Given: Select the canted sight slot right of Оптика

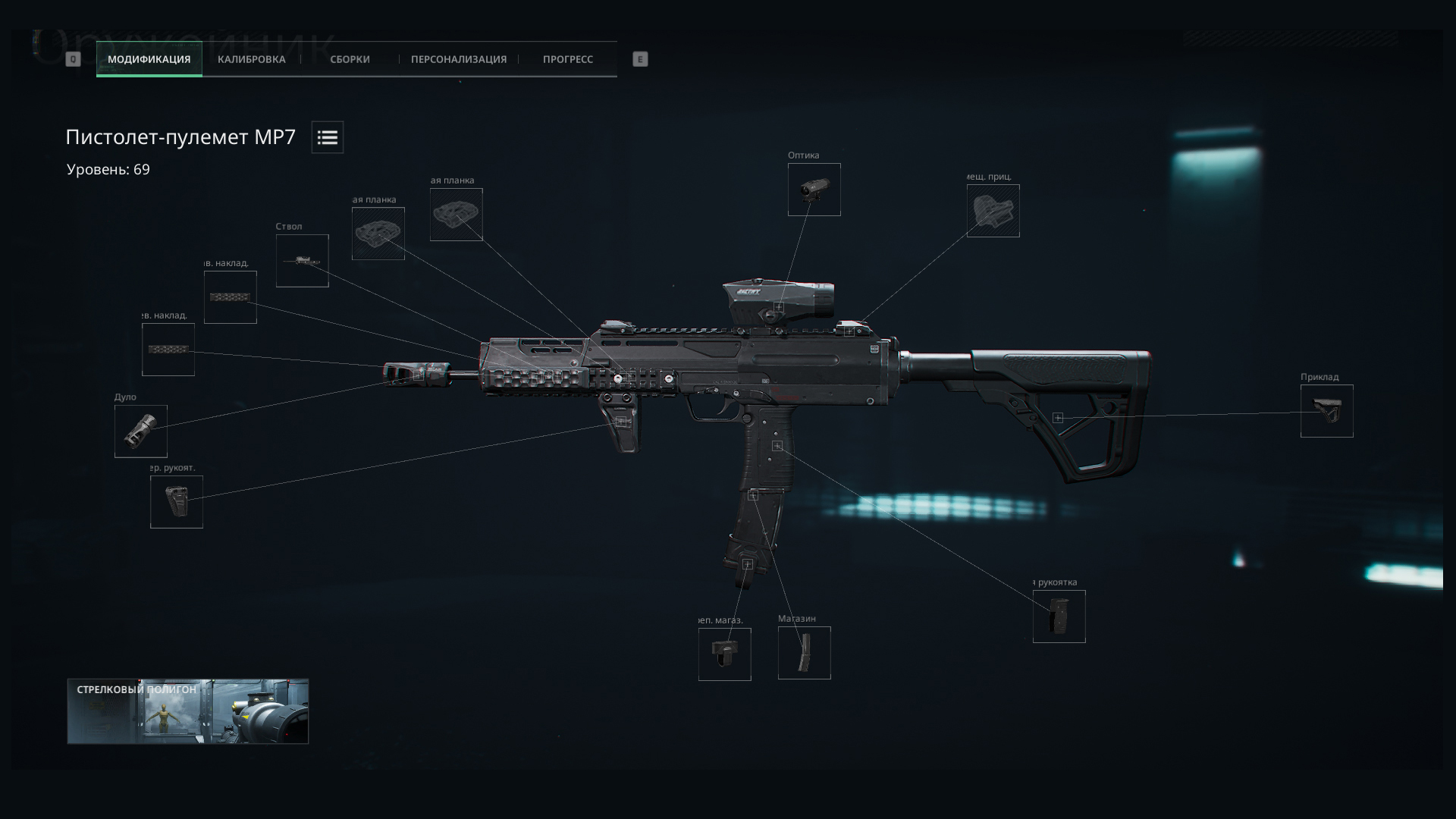Looking at the screenshot, I should click(x=993, y=211).
